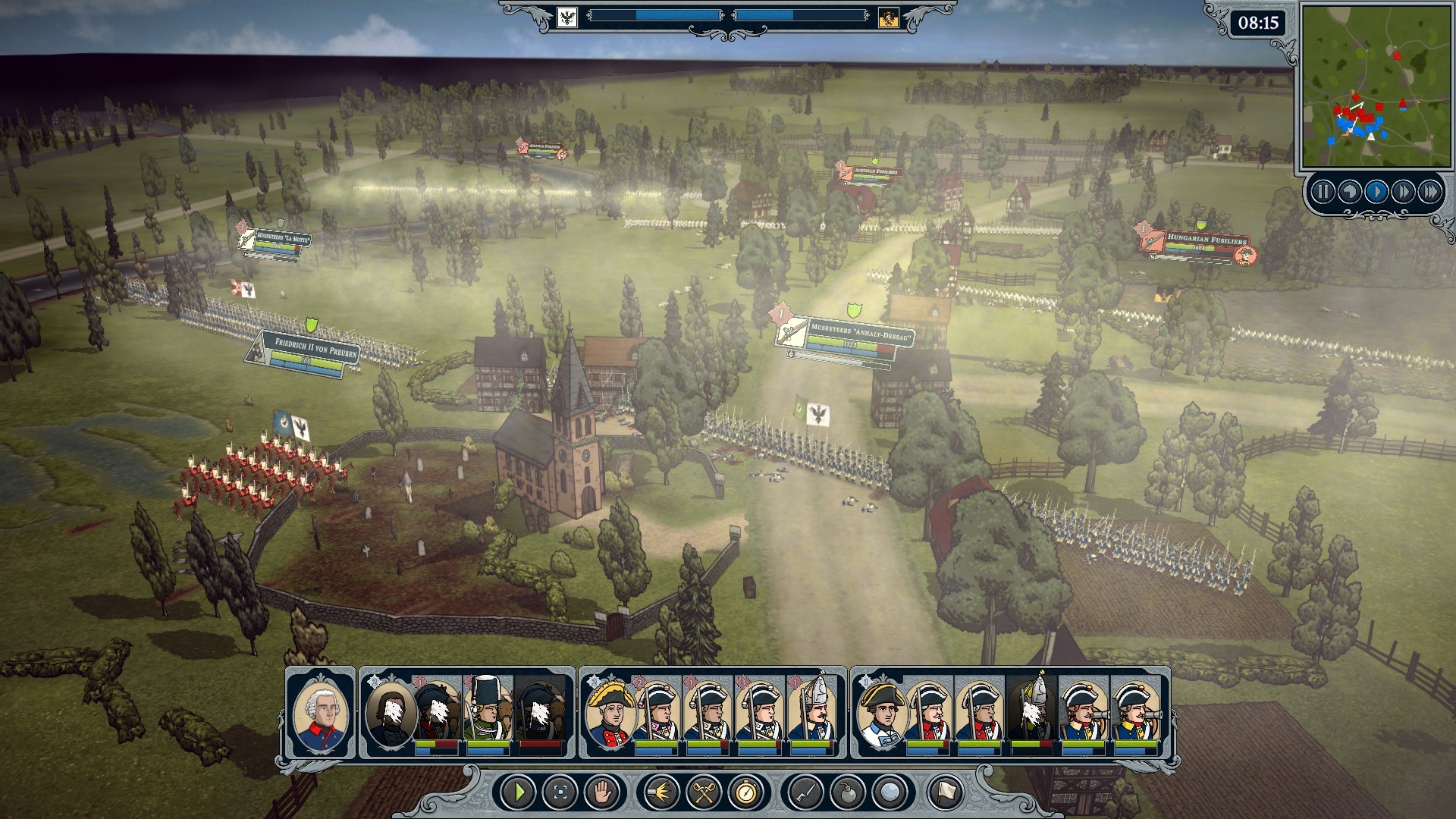Switch to double fast-forward speed
The image size is (1456, 819).
pos(1403,192)
